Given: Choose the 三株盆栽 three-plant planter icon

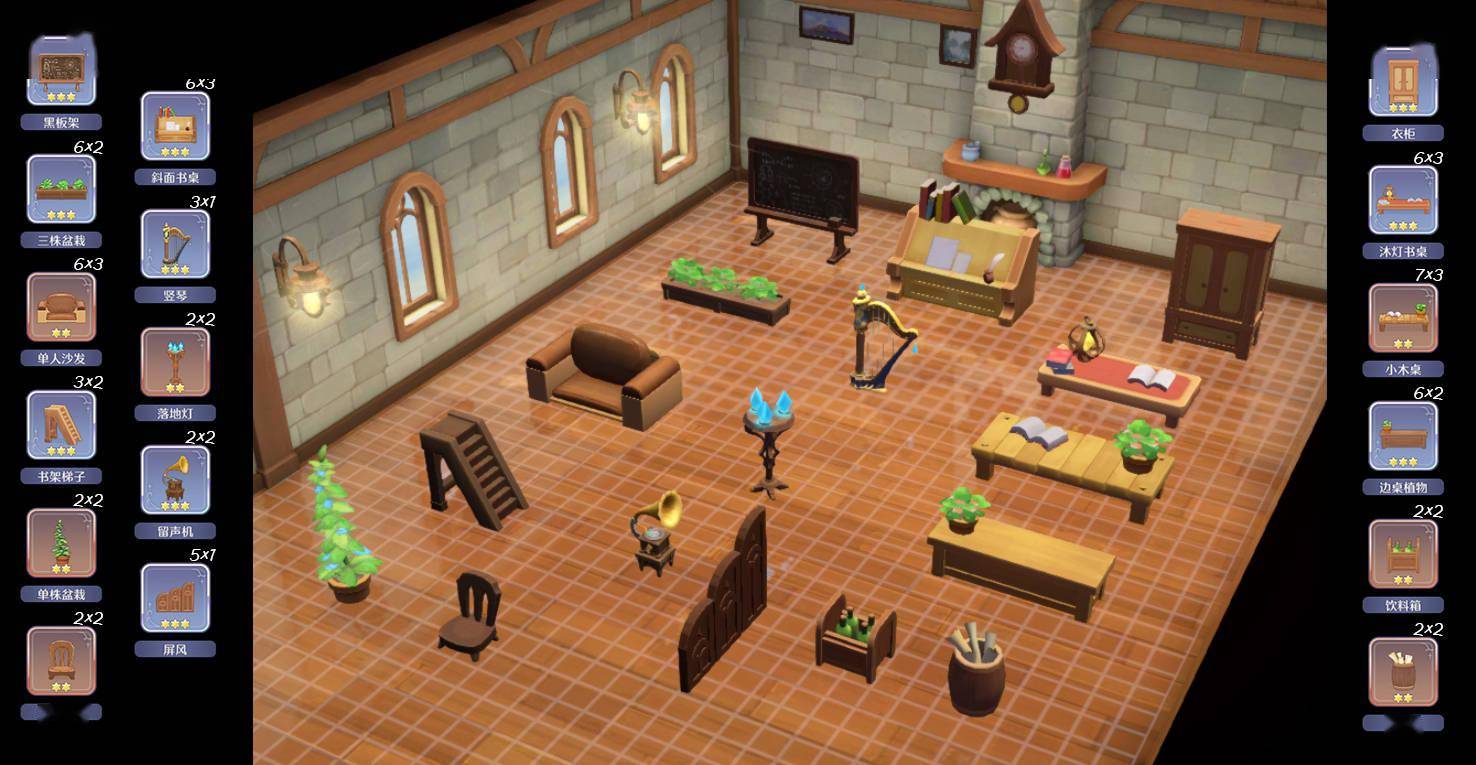Looking at the screenshot, I should (x=61, y=189).
